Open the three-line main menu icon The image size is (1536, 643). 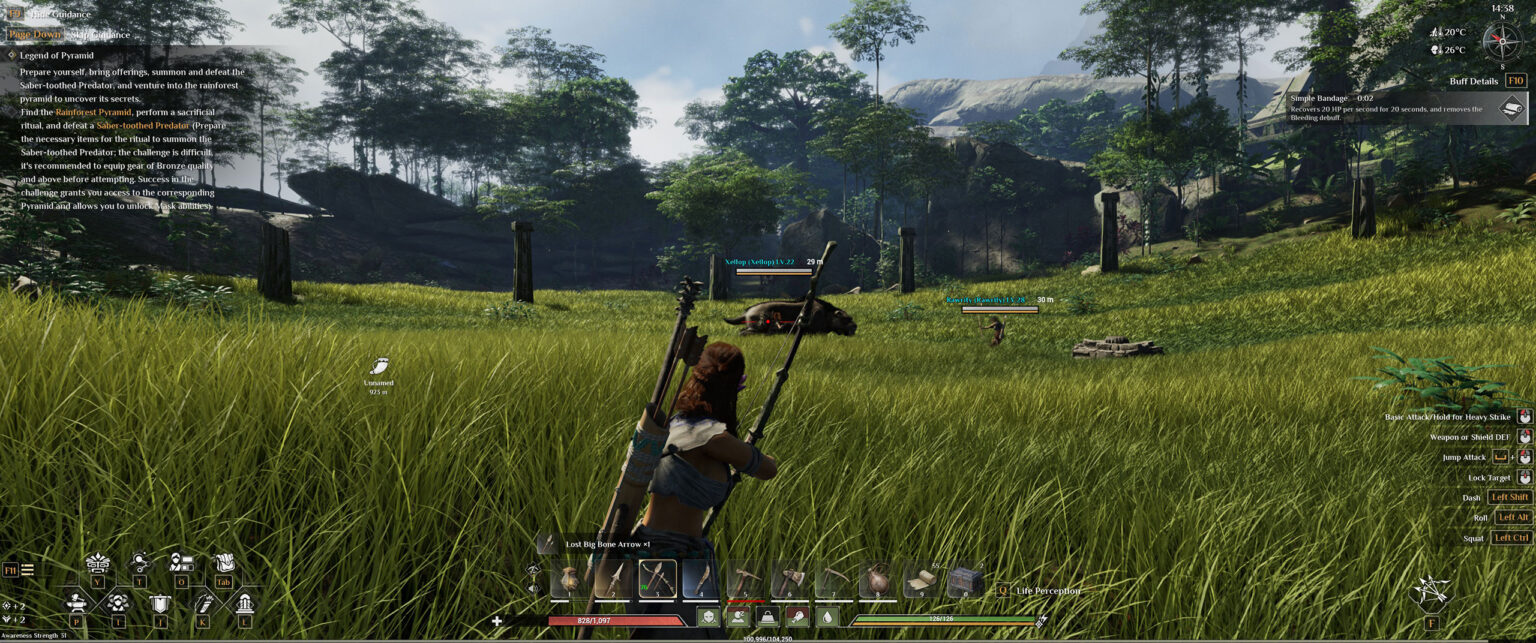[x=27, y=570]
